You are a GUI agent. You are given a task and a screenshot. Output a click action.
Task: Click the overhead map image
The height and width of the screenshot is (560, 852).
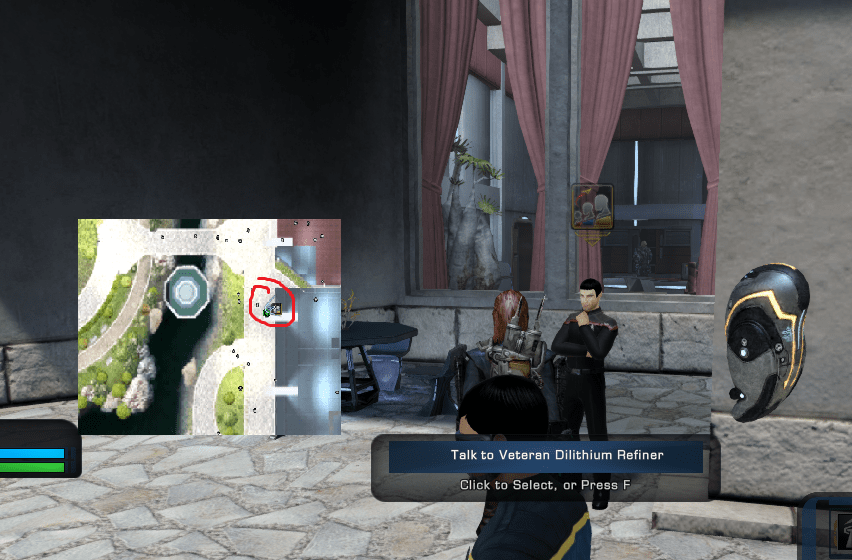pyautogui.click(x=209, y=327)
